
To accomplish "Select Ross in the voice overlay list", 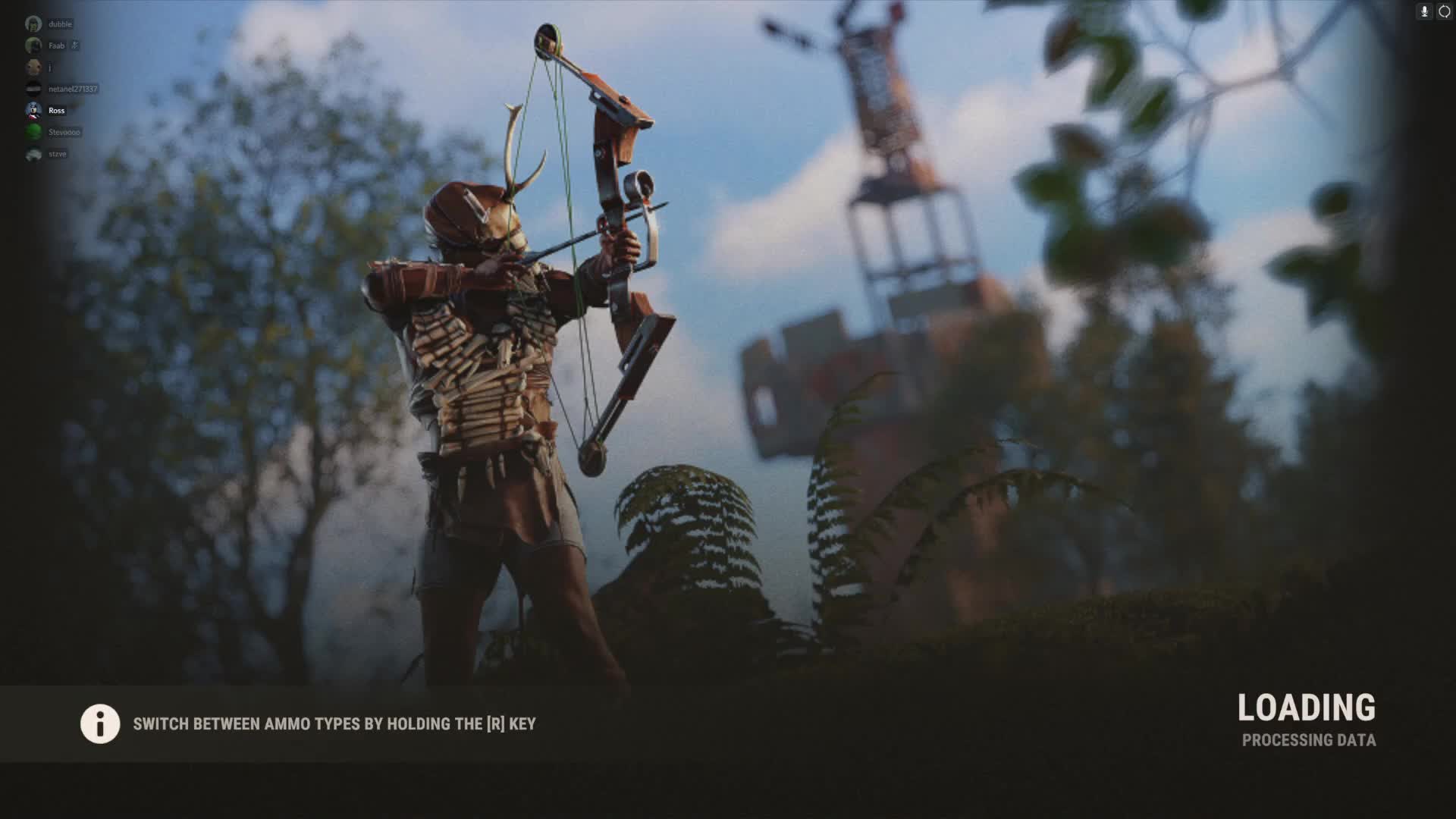I will pyautogui.click(x=55, y=111).
